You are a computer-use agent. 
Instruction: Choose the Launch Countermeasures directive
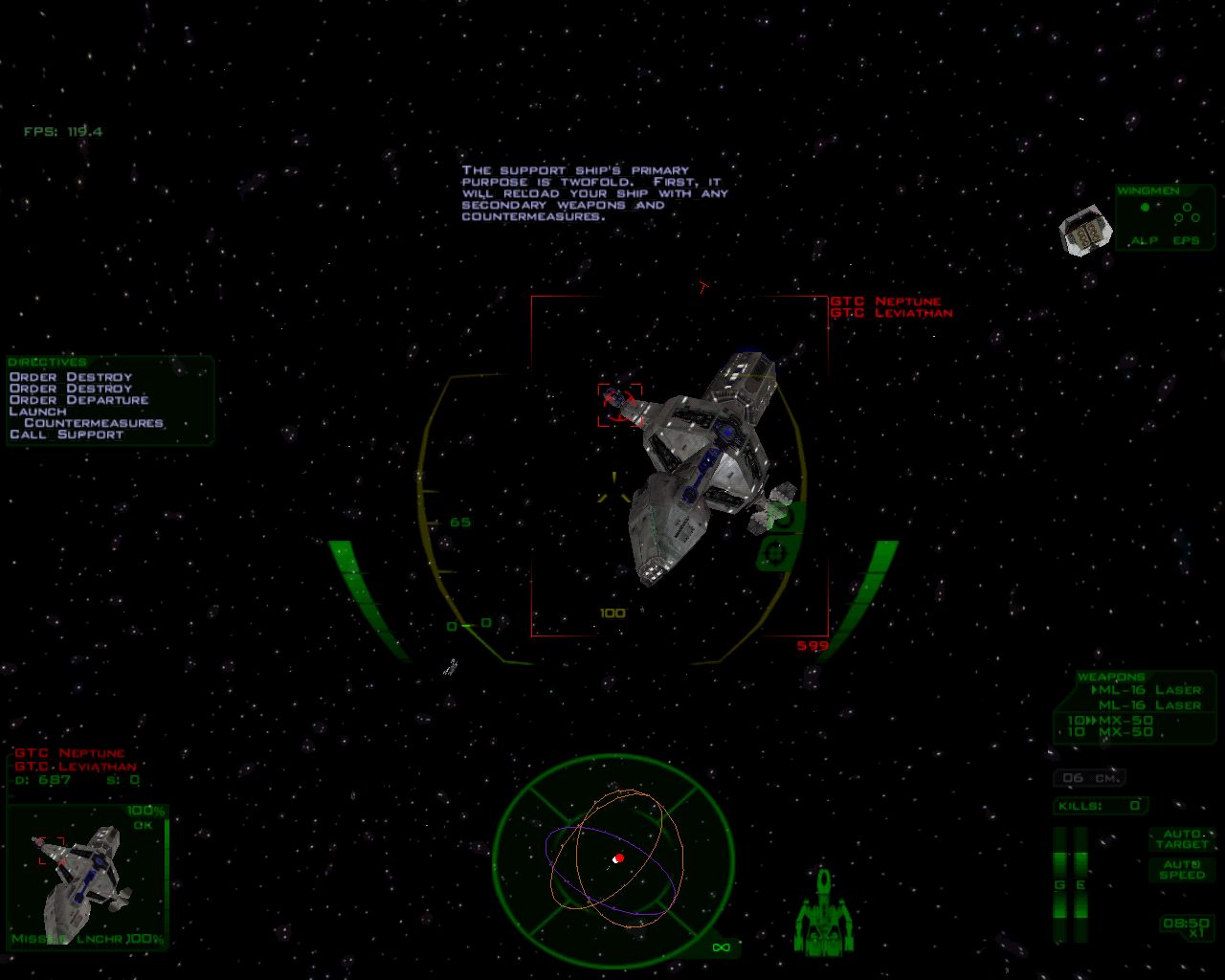[86, 417]
